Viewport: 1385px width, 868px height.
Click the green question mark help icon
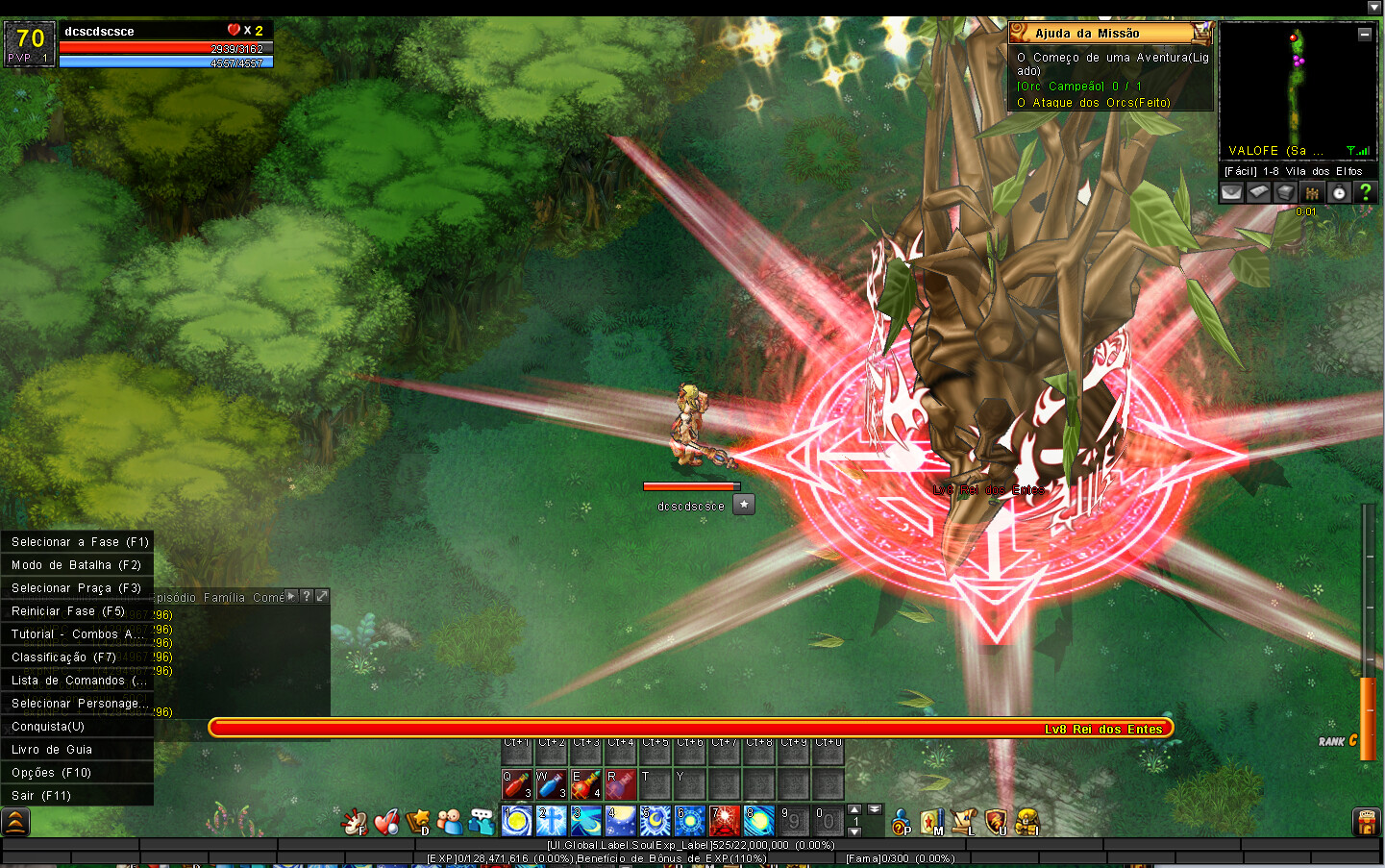click(1366, 192)
